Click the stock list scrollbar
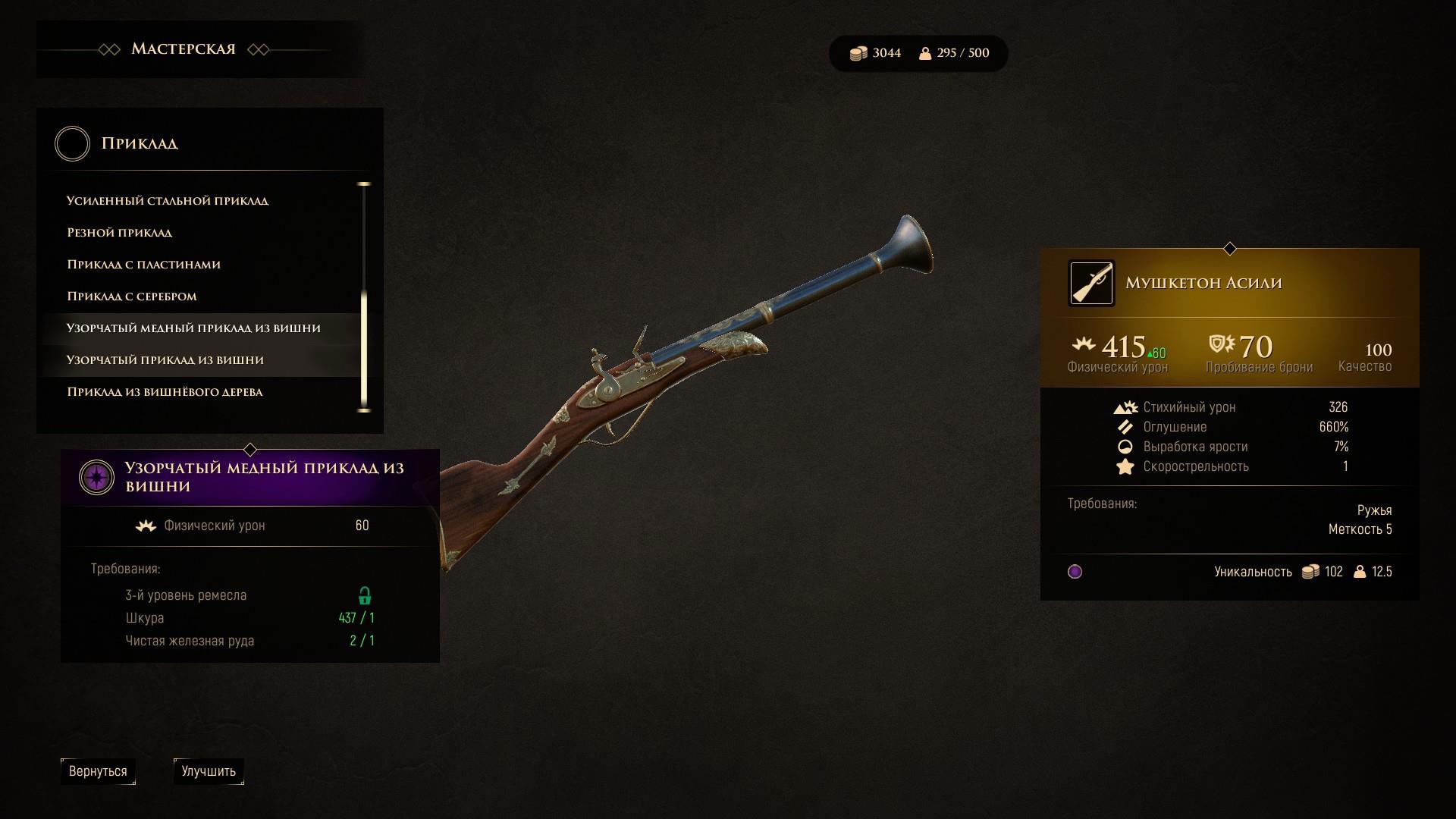Image resolution: width=1456 pixels, height=819 pixels. pyautogui.click(x=364, y=297)
